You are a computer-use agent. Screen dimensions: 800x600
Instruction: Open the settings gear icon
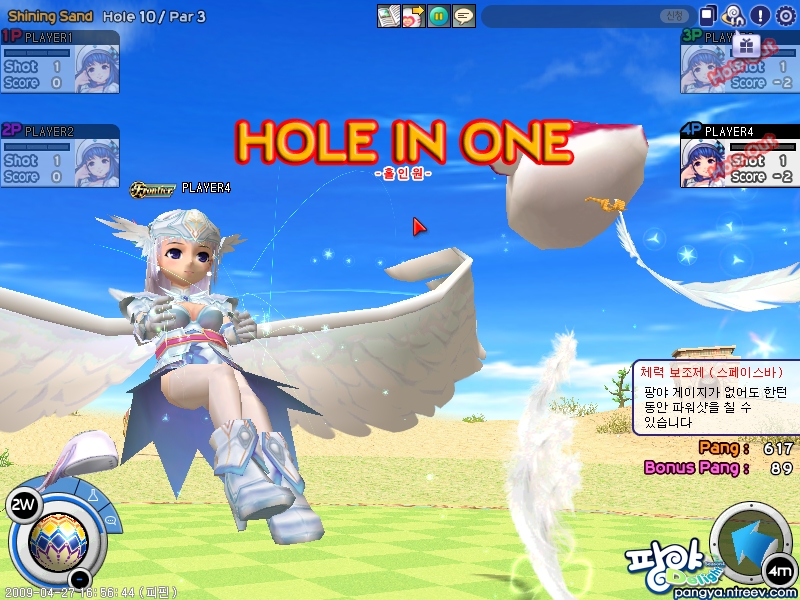pos(786,15)
